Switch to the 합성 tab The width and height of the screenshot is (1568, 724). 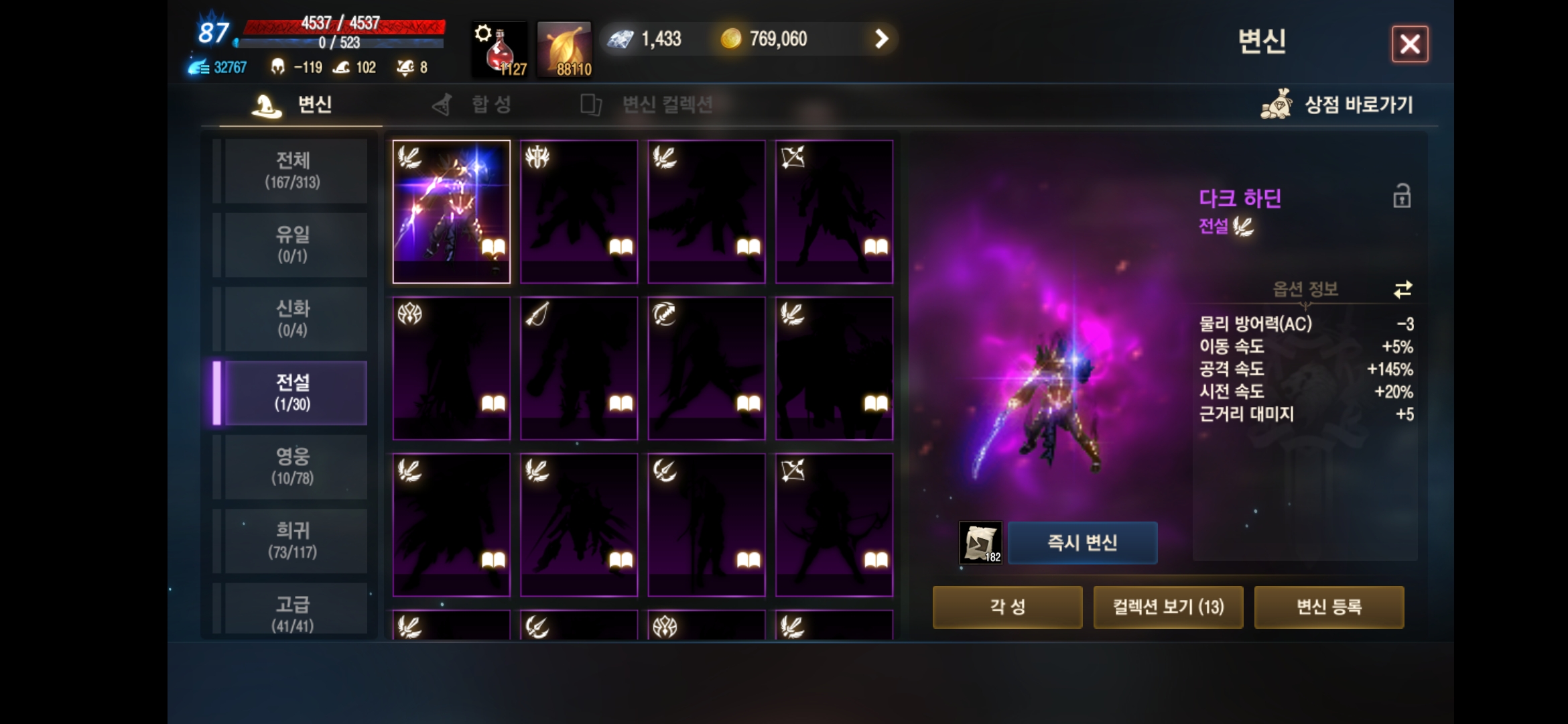click(474, 104)
